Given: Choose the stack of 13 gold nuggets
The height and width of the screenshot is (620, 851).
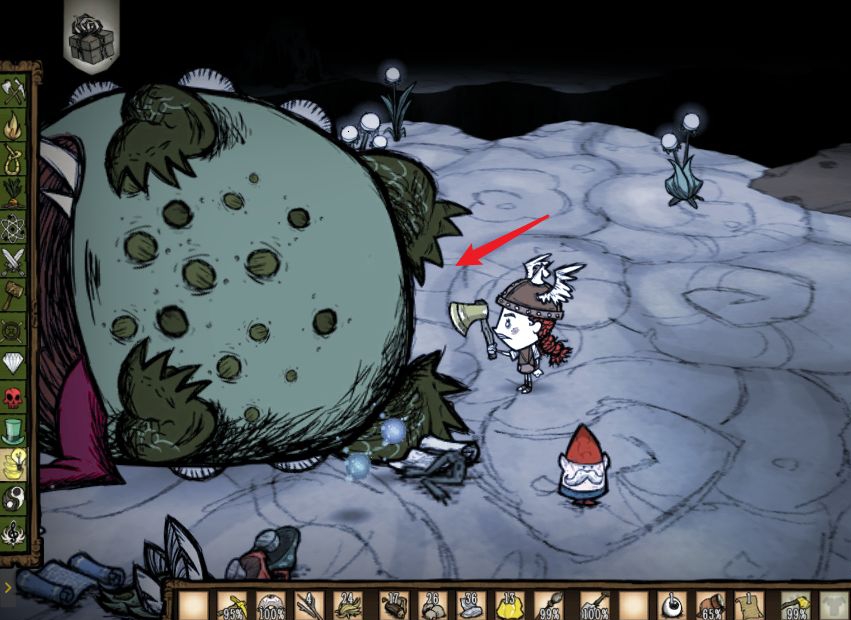Looking at the screenshot, I should [x=509, y=604].
